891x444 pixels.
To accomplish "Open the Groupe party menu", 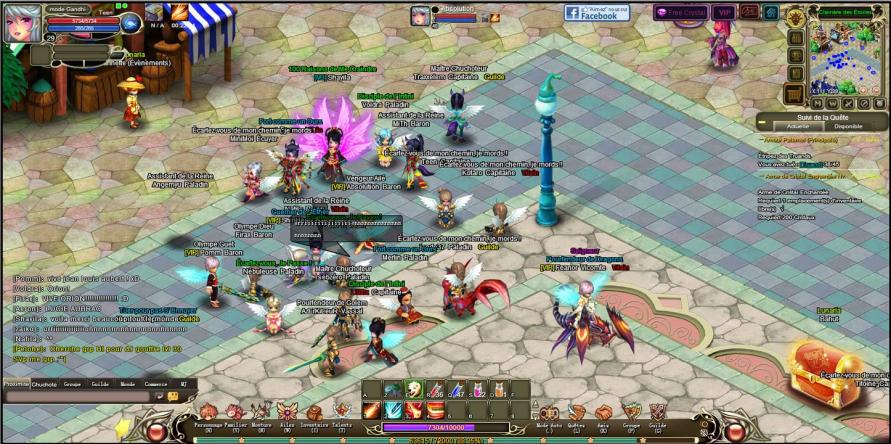I will pyautogui.click(x=631, y=413).
